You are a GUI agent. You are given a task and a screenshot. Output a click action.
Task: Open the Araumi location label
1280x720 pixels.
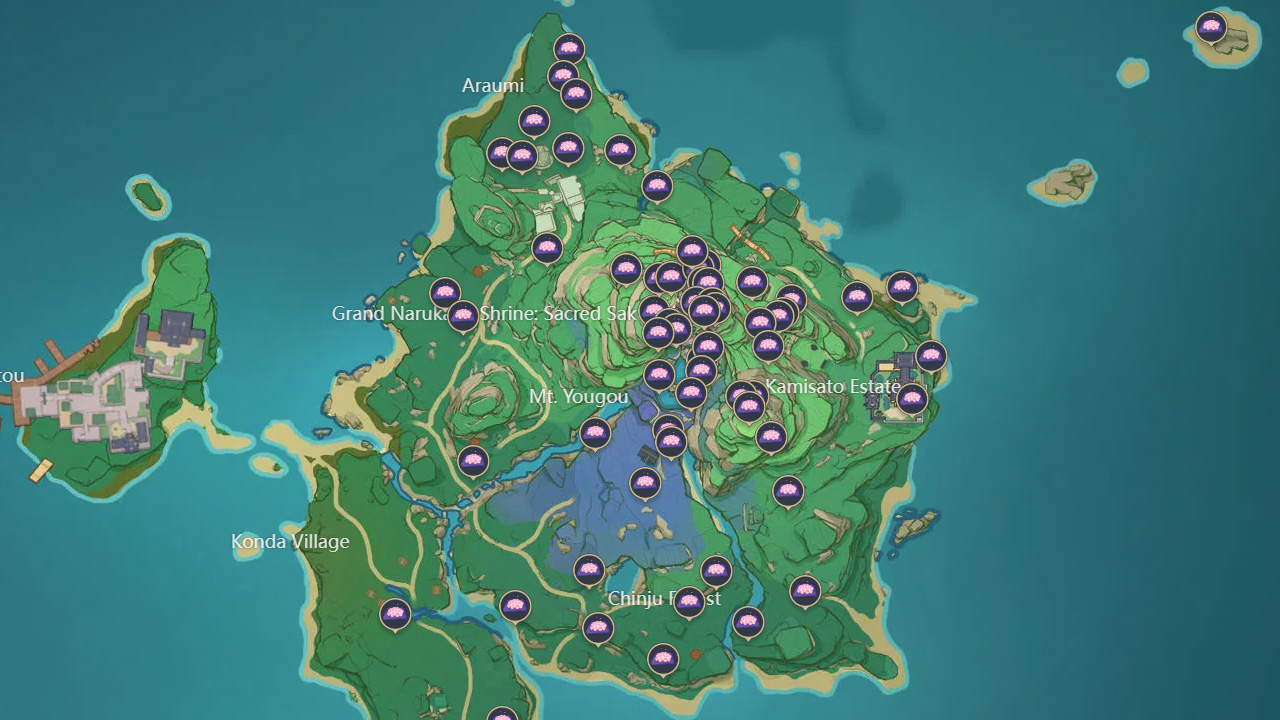click(495, 86)
